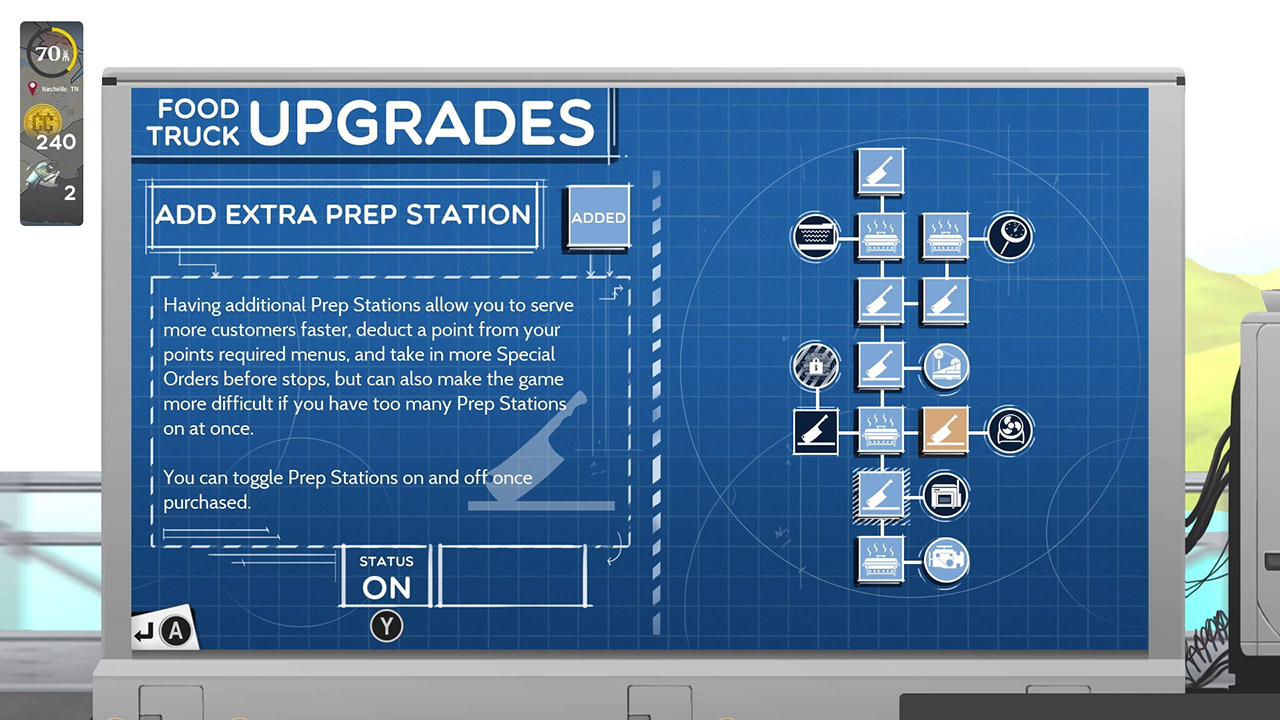
Task: Open the clock timer upgrade
Action: (x=1009, y=237)
